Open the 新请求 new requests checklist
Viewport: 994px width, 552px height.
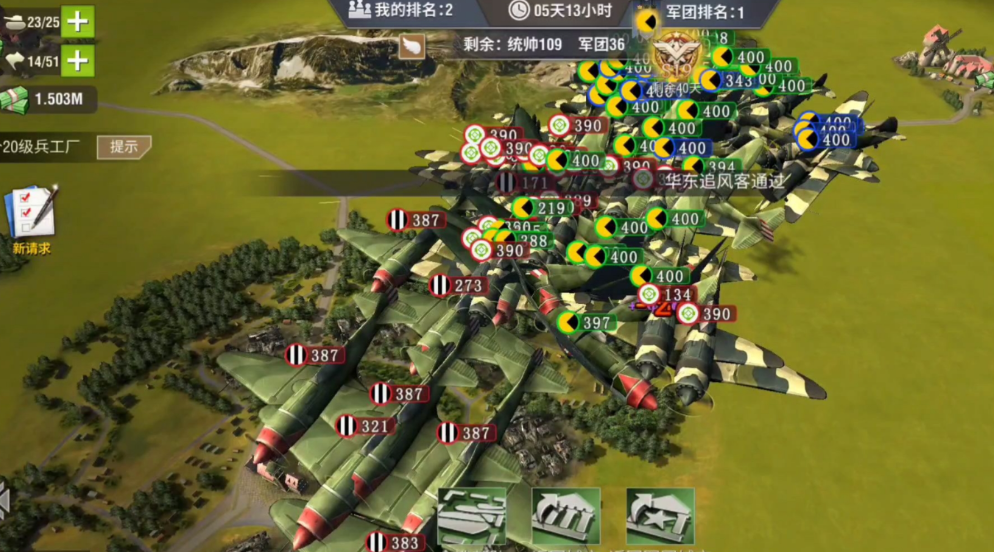coord(31,218)
